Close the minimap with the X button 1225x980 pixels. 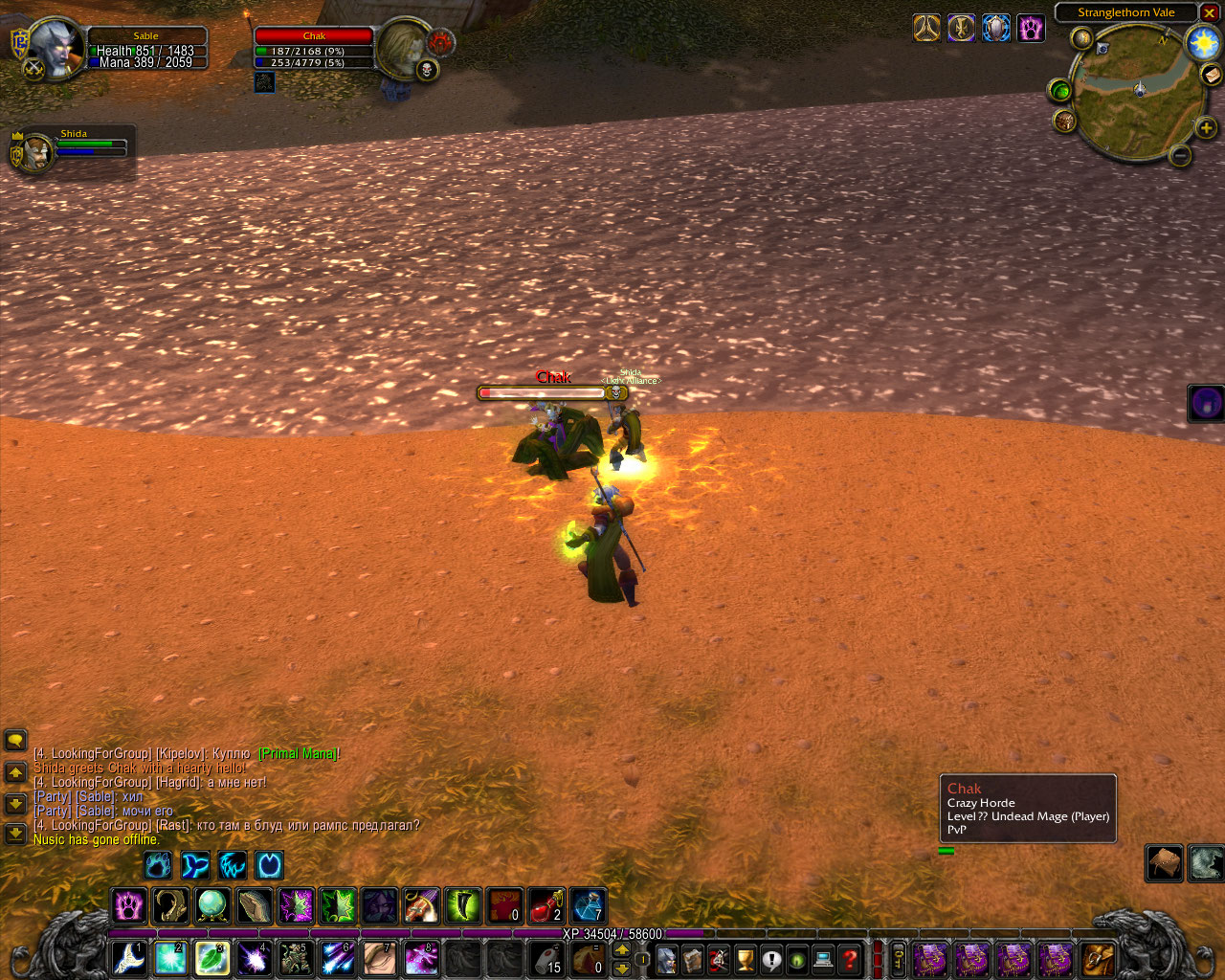coord(1210,13)
